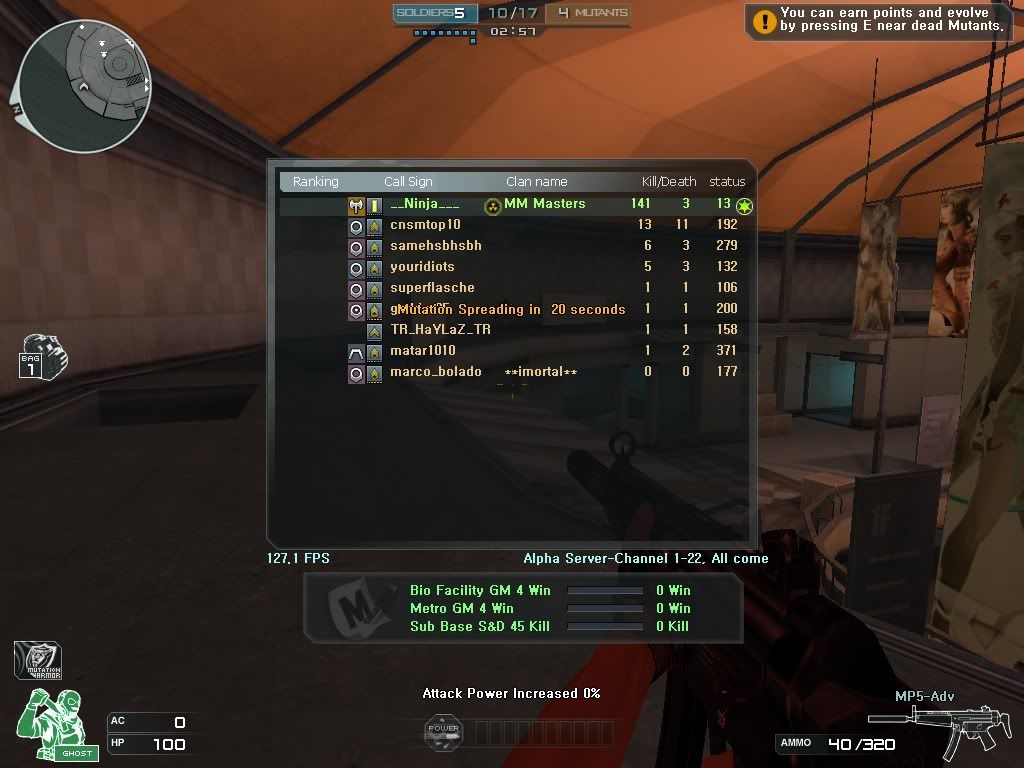Pick the youridiots player entry

click(x=422, y=267)
